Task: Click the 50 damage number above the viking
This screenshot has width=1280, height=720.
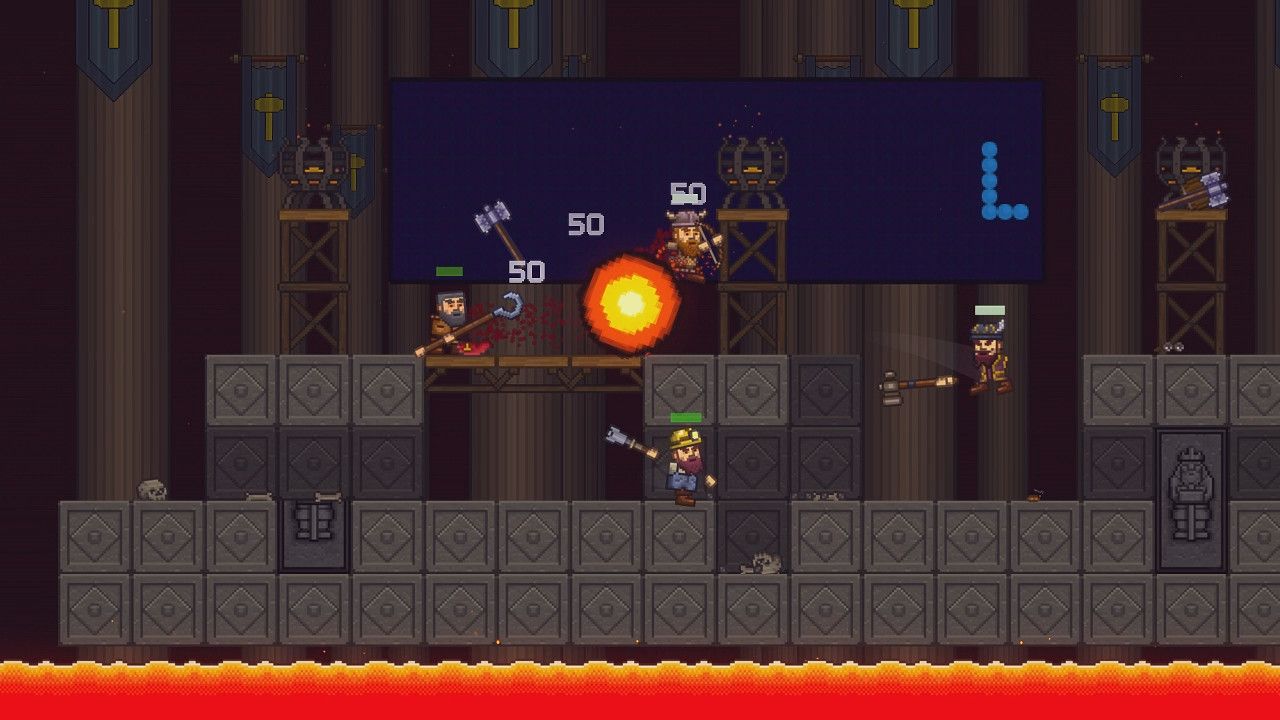Action: [x=688, y=192]
